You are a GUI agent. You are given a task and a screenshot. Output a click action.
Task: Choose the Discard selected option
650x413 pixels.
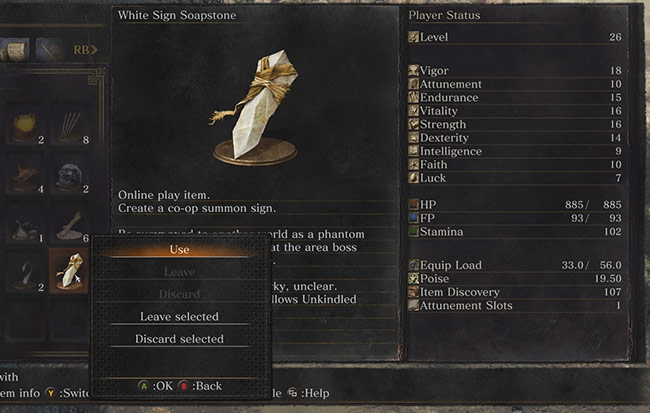(x=180, y=339)
